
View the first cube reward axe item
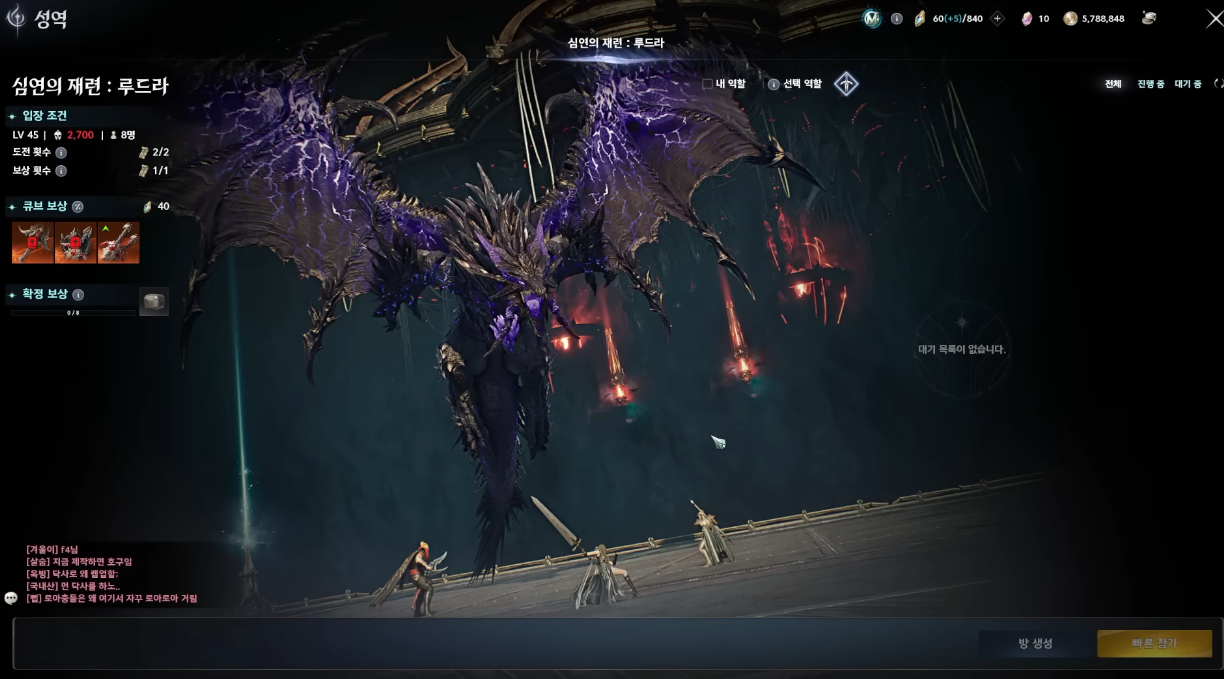click(x=32, y=243)
